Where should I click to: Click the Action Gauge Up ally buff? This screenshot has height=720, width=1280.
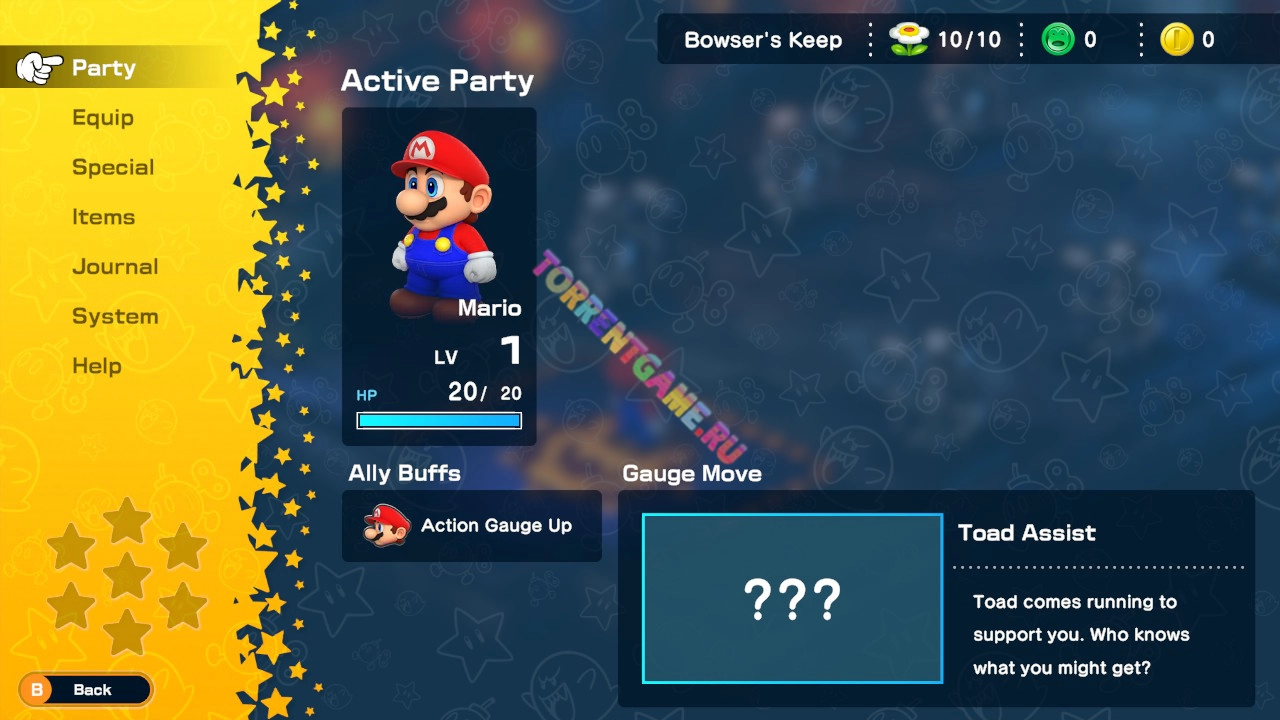click(x=471, y=526)
